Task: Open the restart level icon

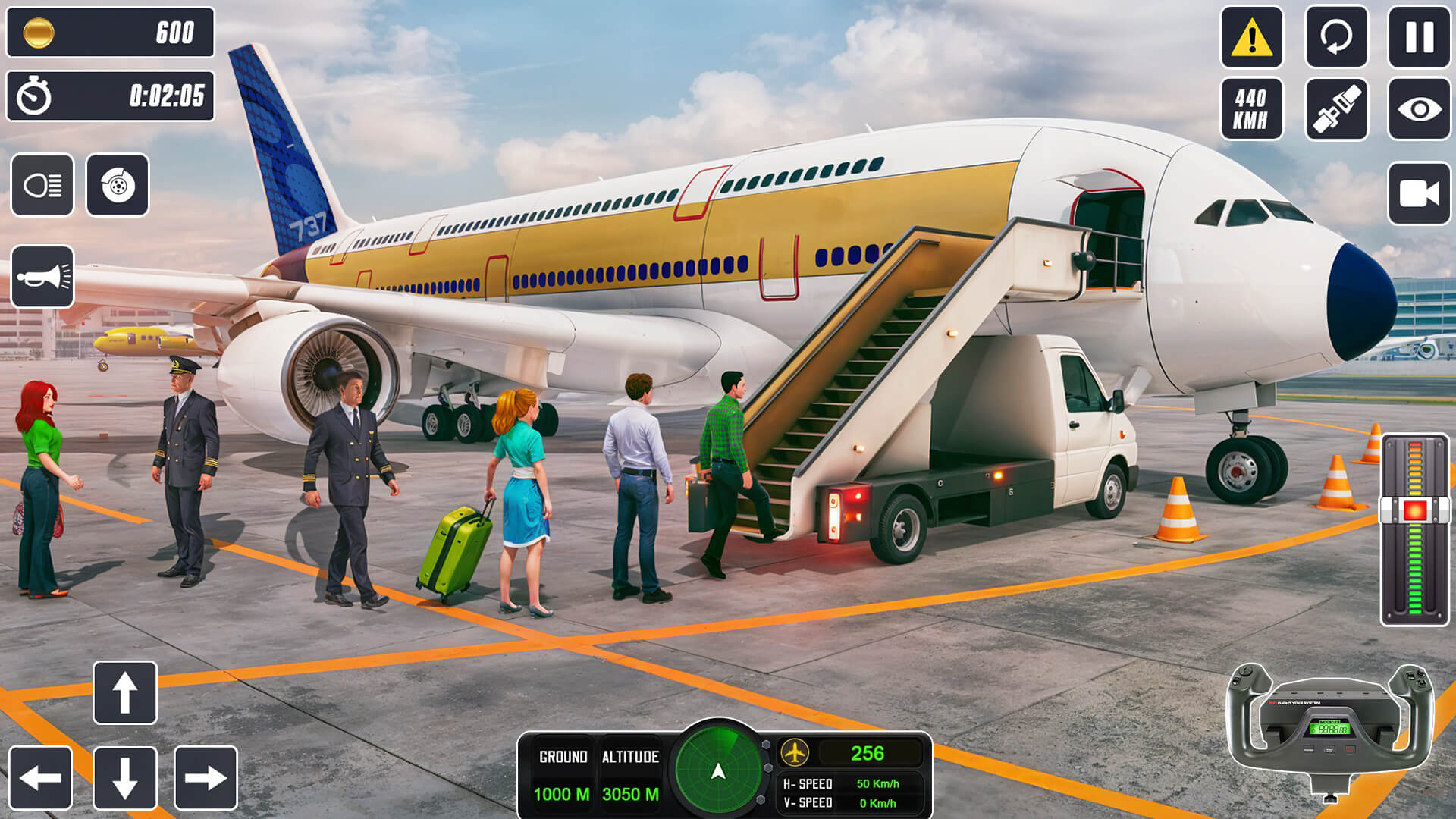Action: [1338, 37]
